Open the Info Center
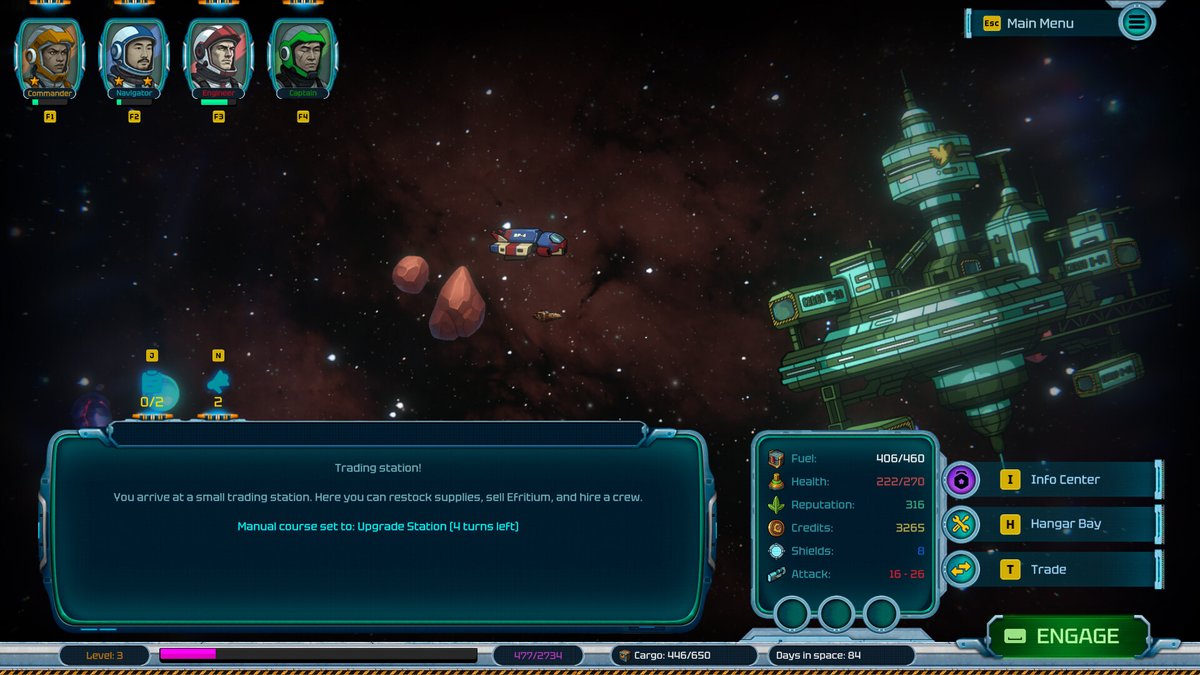 pos(1064,480)
